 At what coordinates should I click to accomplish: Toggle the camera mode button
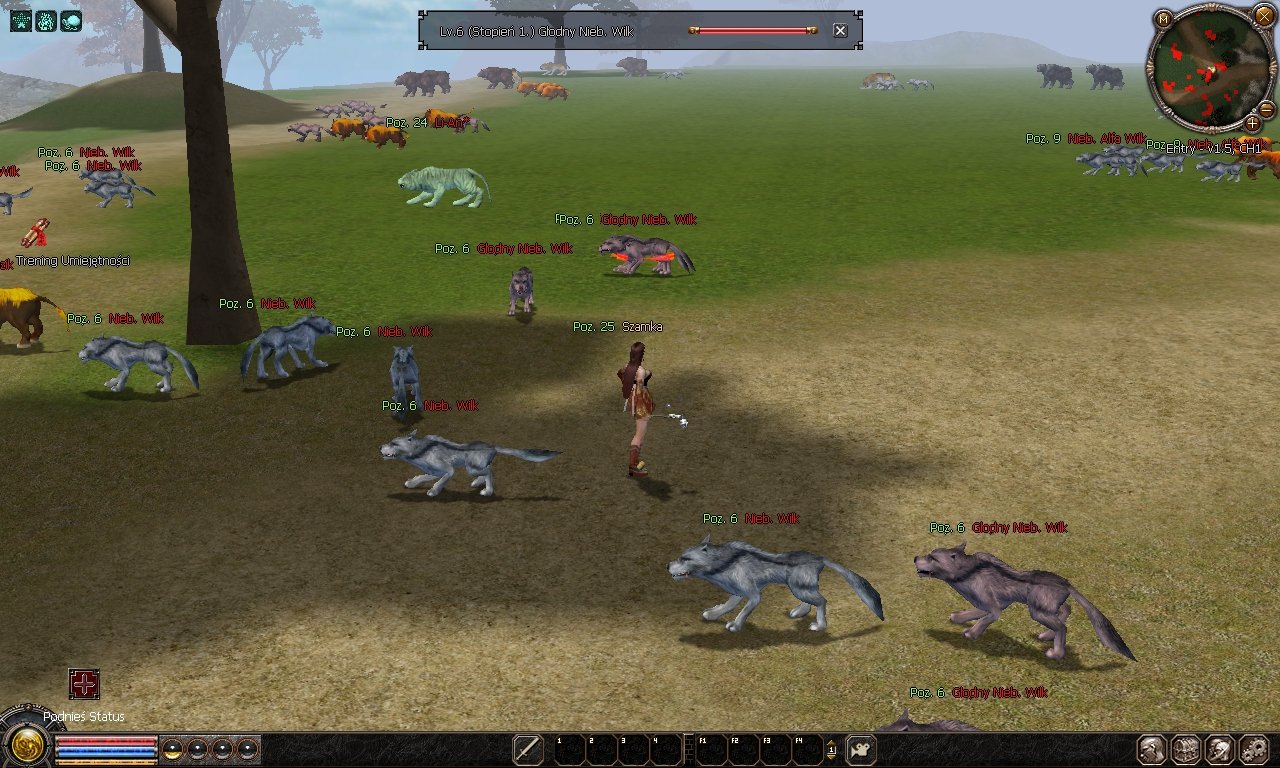click(861, 749)
